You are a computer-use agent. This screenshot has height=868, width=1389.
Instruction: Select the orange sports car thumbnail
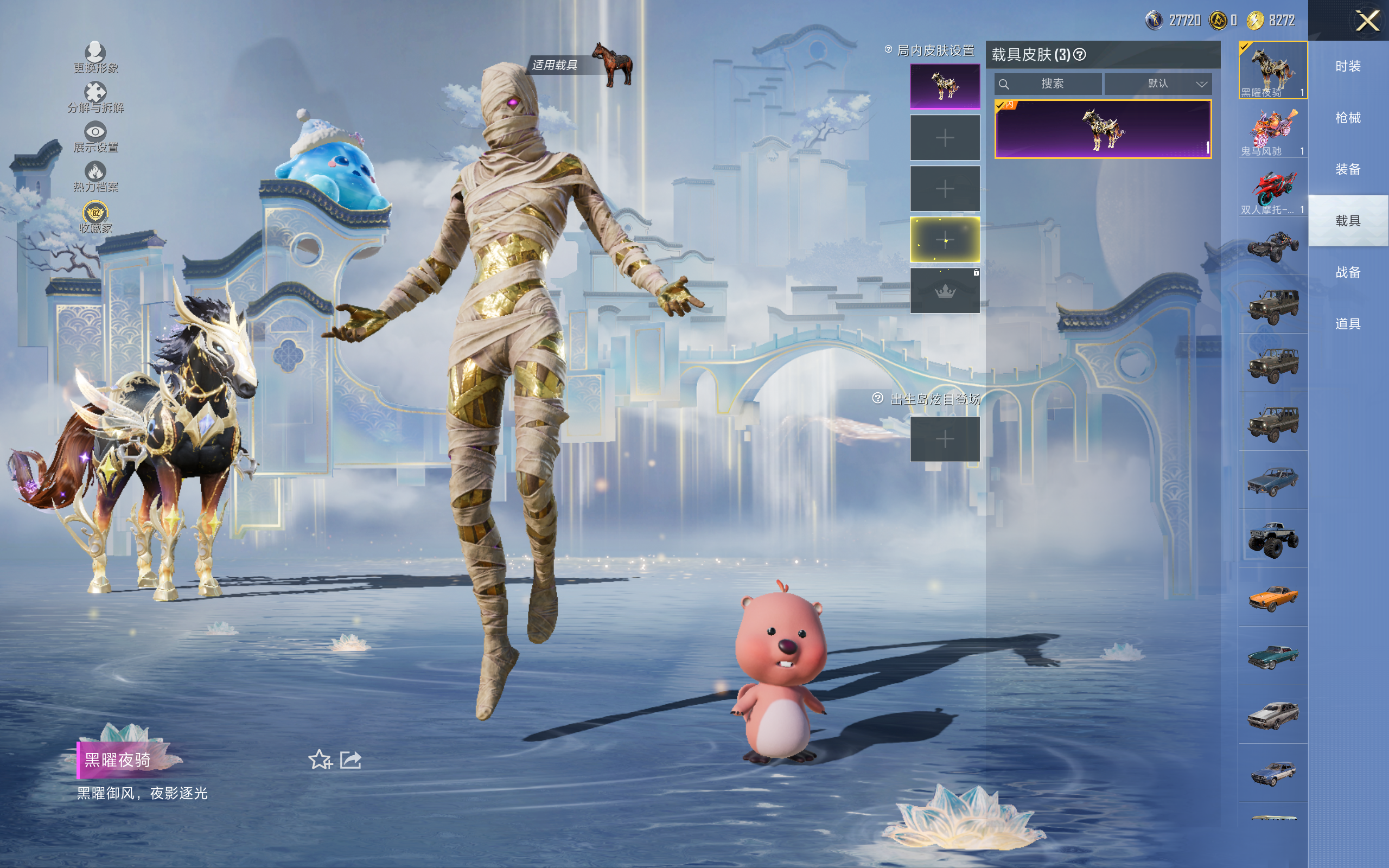point(1272,598)
